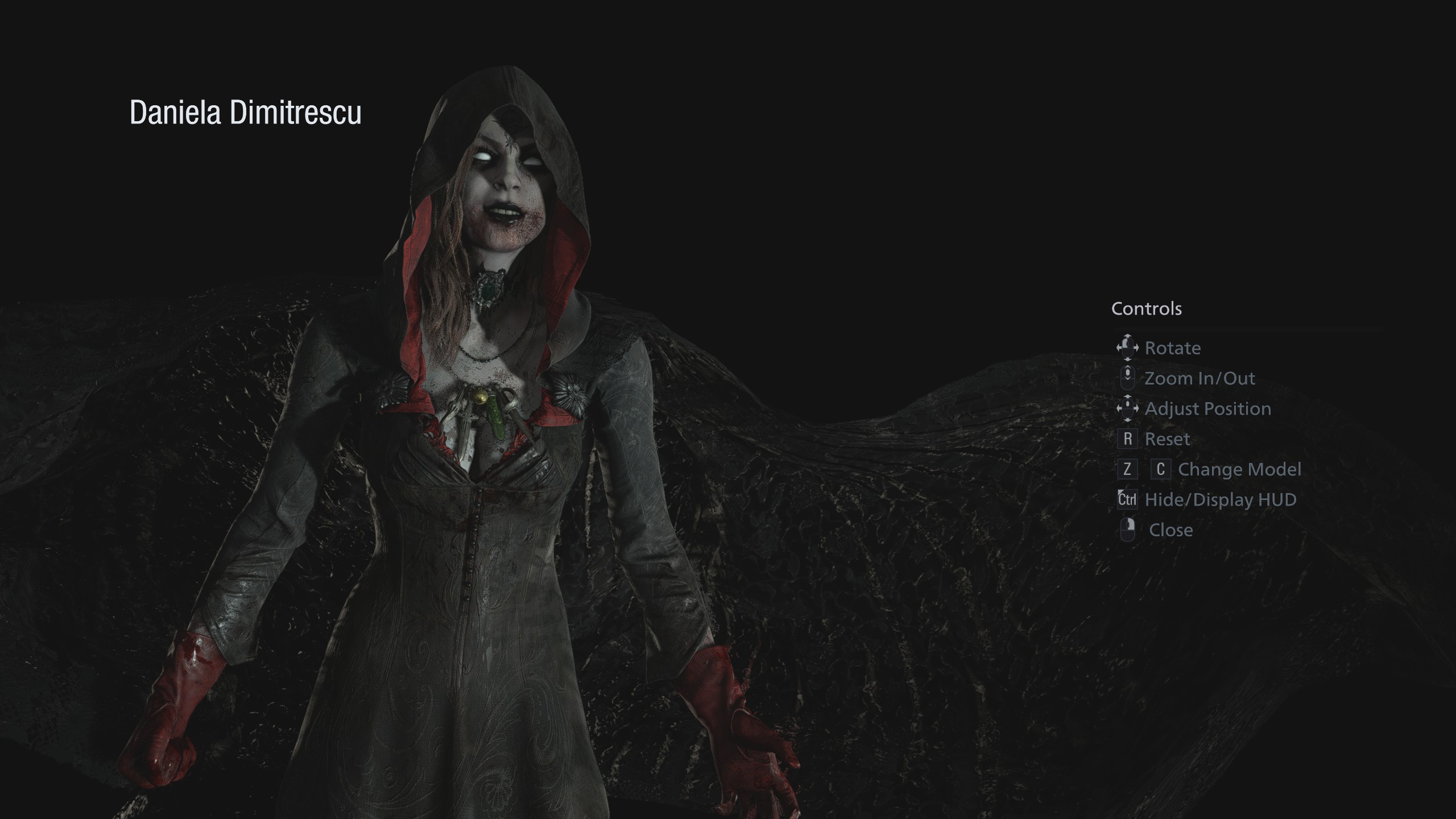Close the model viewer
1456x819 pixels.
point(1170,530)
